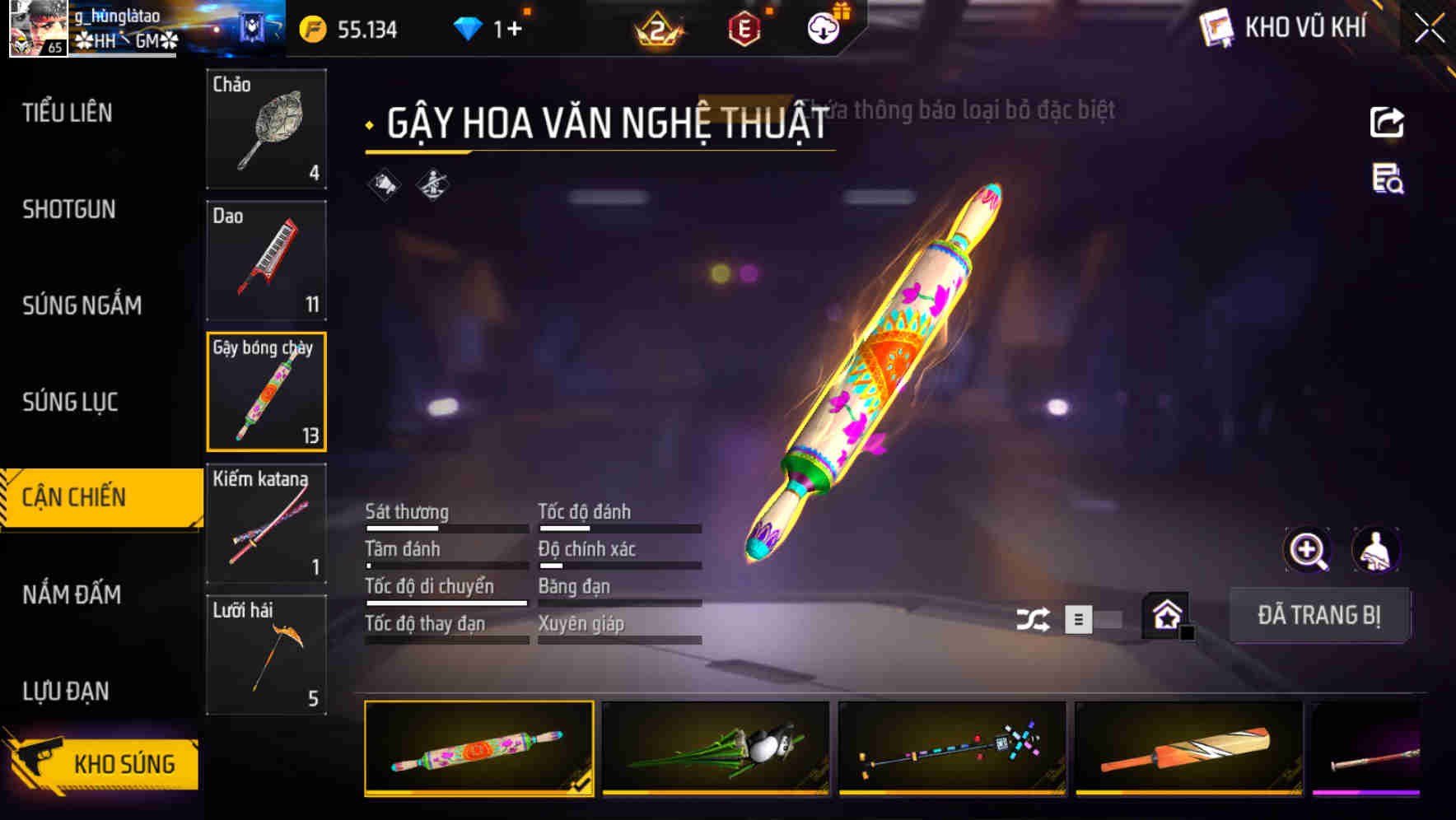Select the cricket bat skin thumbnail
Screen dimensions: 1456x820
tap(1189, 749)
